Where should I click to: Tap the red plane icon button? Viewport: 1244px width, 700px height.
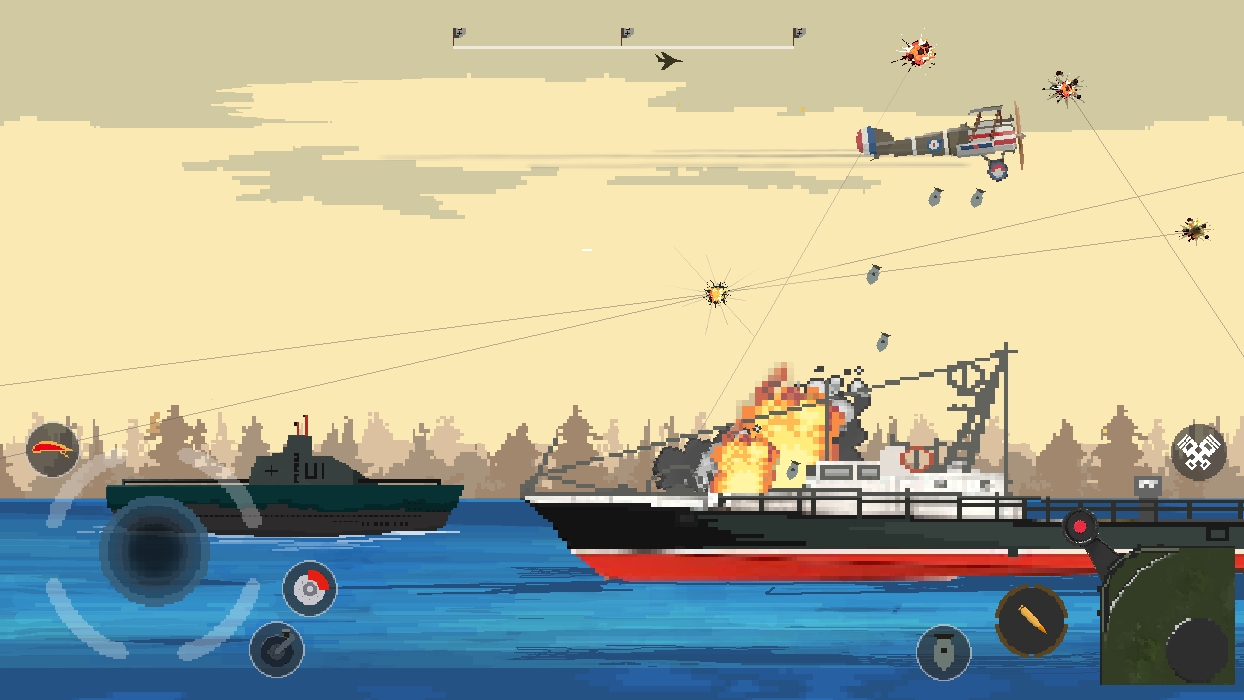(x=53, y=449)
